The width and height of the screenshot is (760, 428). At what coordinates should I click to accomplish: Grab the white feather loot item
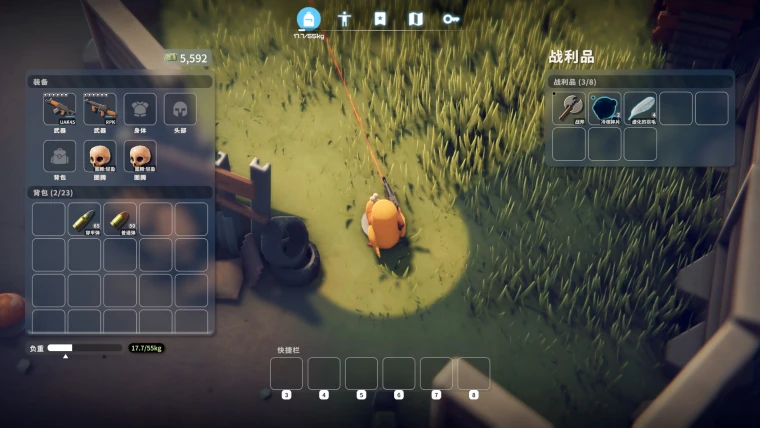(x=641, y=108)
